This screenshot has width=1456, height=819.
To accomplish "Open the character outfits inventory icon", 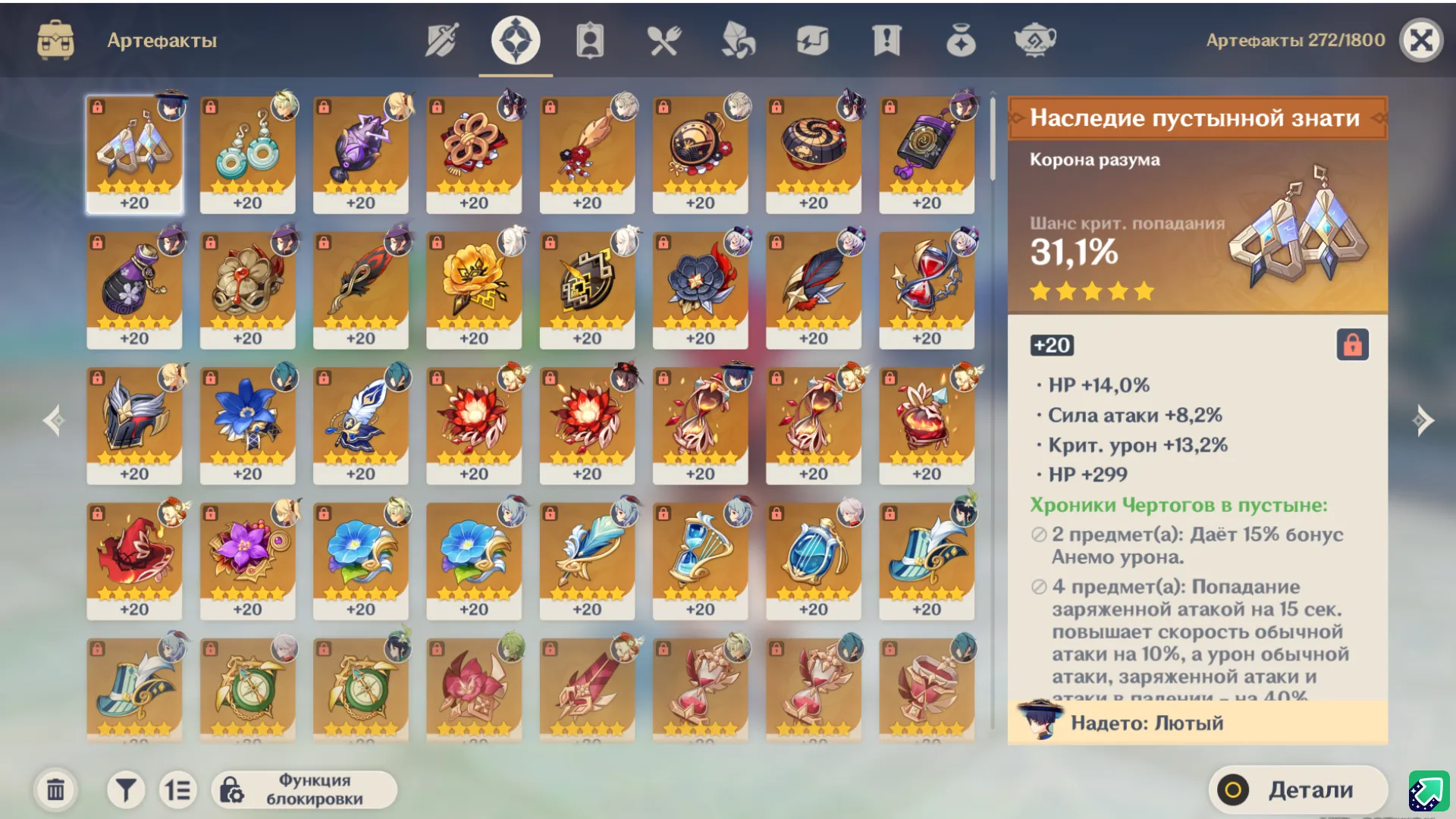I will pyautogui.click(x=589, y=41).
